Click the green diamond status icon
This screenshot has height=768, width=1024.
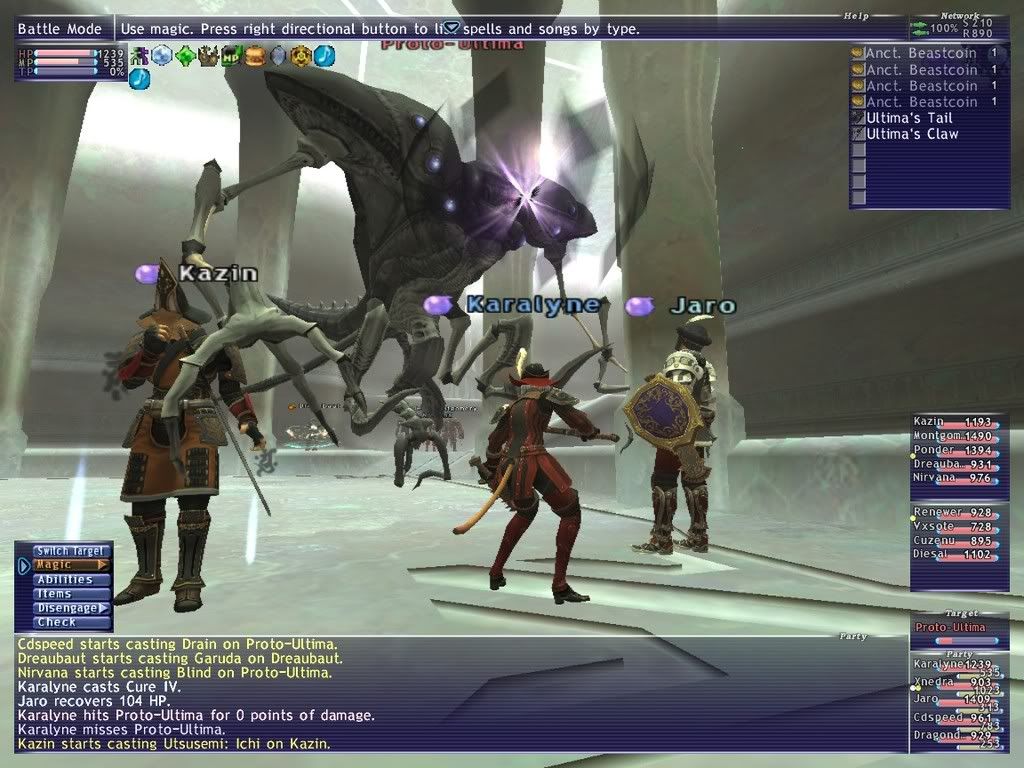tap(186, 56)
